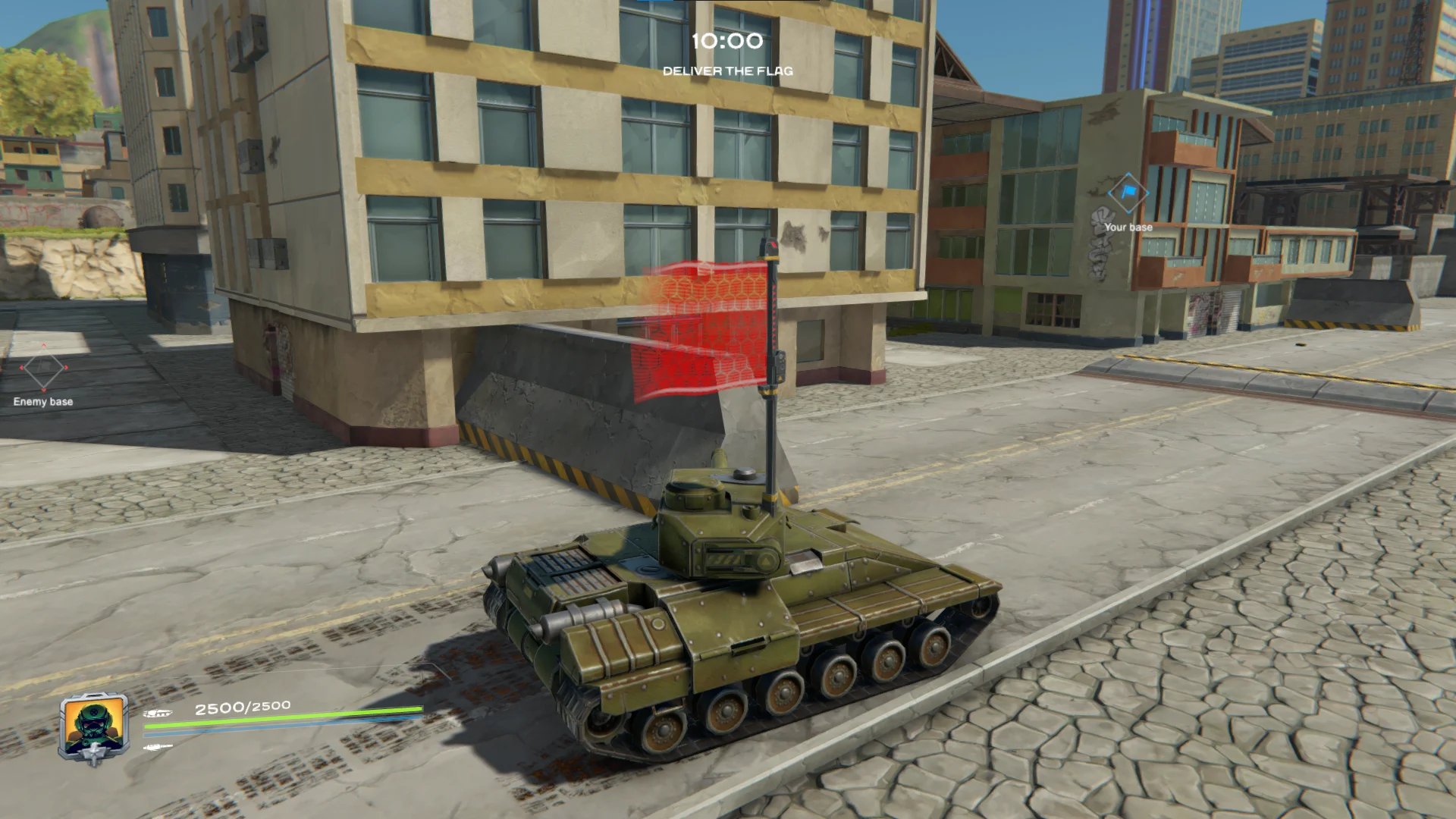Select the Enemy base diamond marker
Screen dimensions: 1456x819
(43, 369)
